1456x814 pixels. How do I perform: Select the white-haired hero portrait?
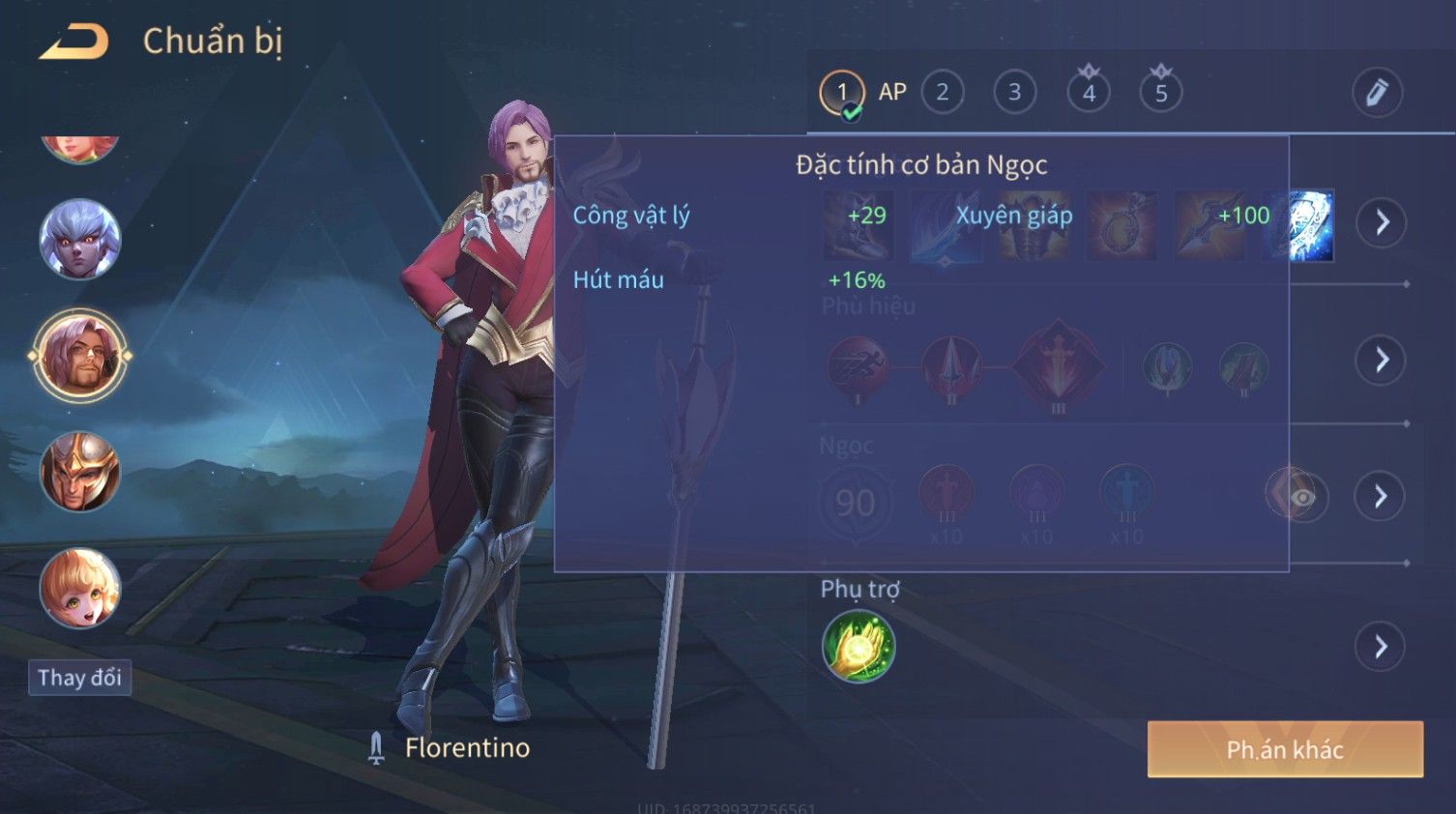(80, 239)
